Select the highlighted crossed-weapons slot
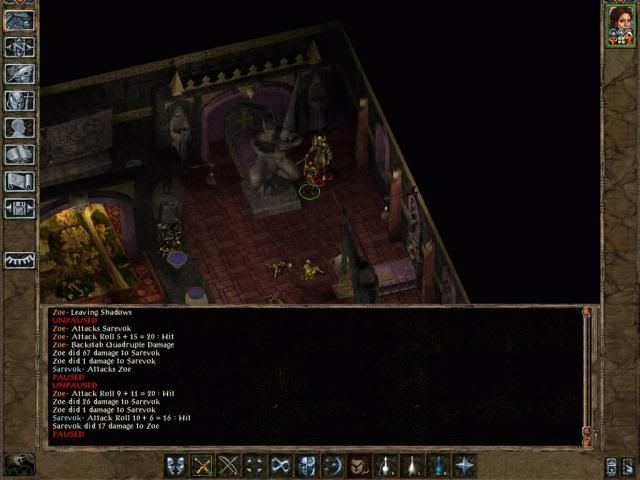 tap(202, 465)
